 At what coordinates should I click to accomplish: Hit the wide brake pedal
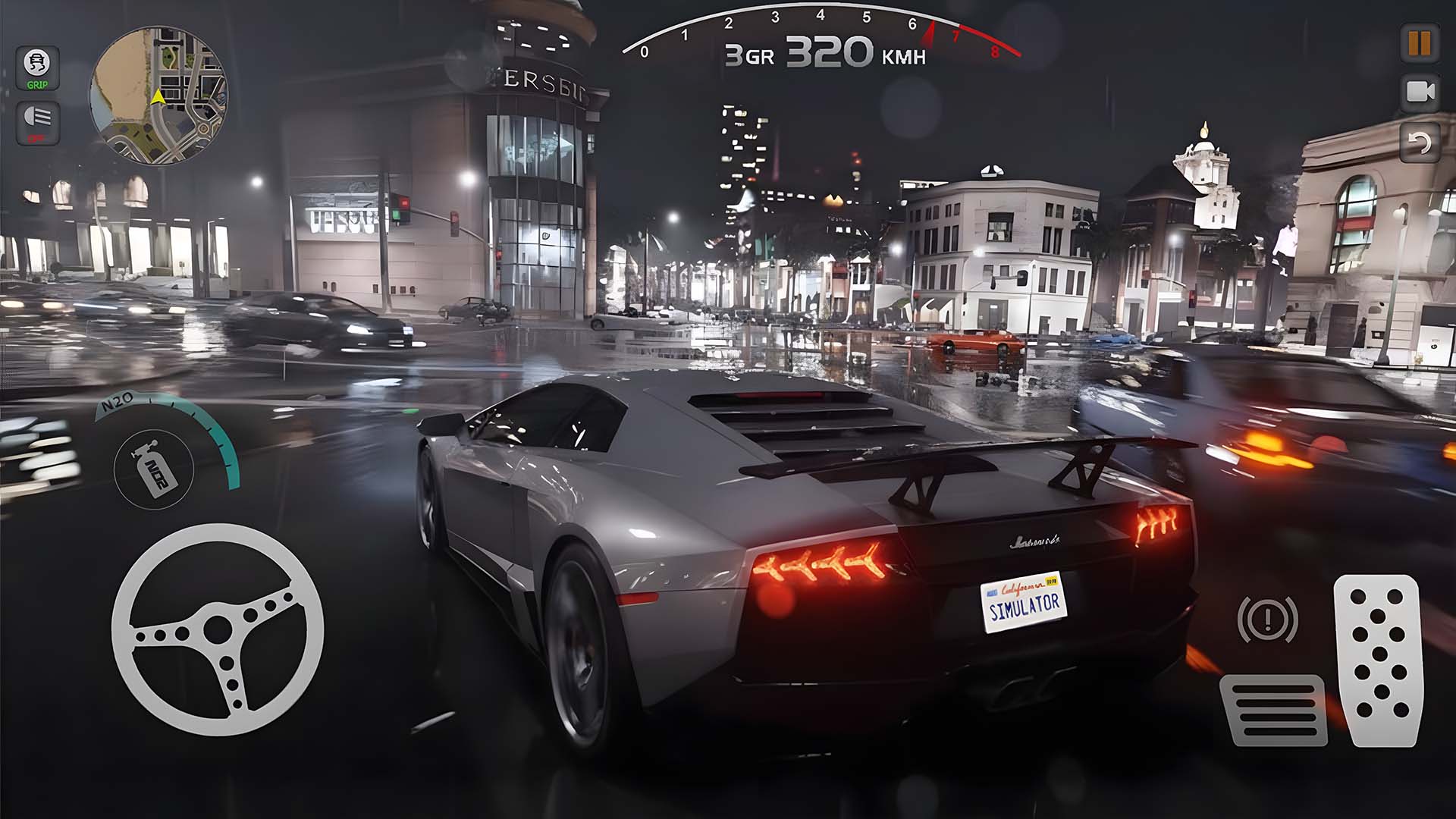coord(1273,710)
